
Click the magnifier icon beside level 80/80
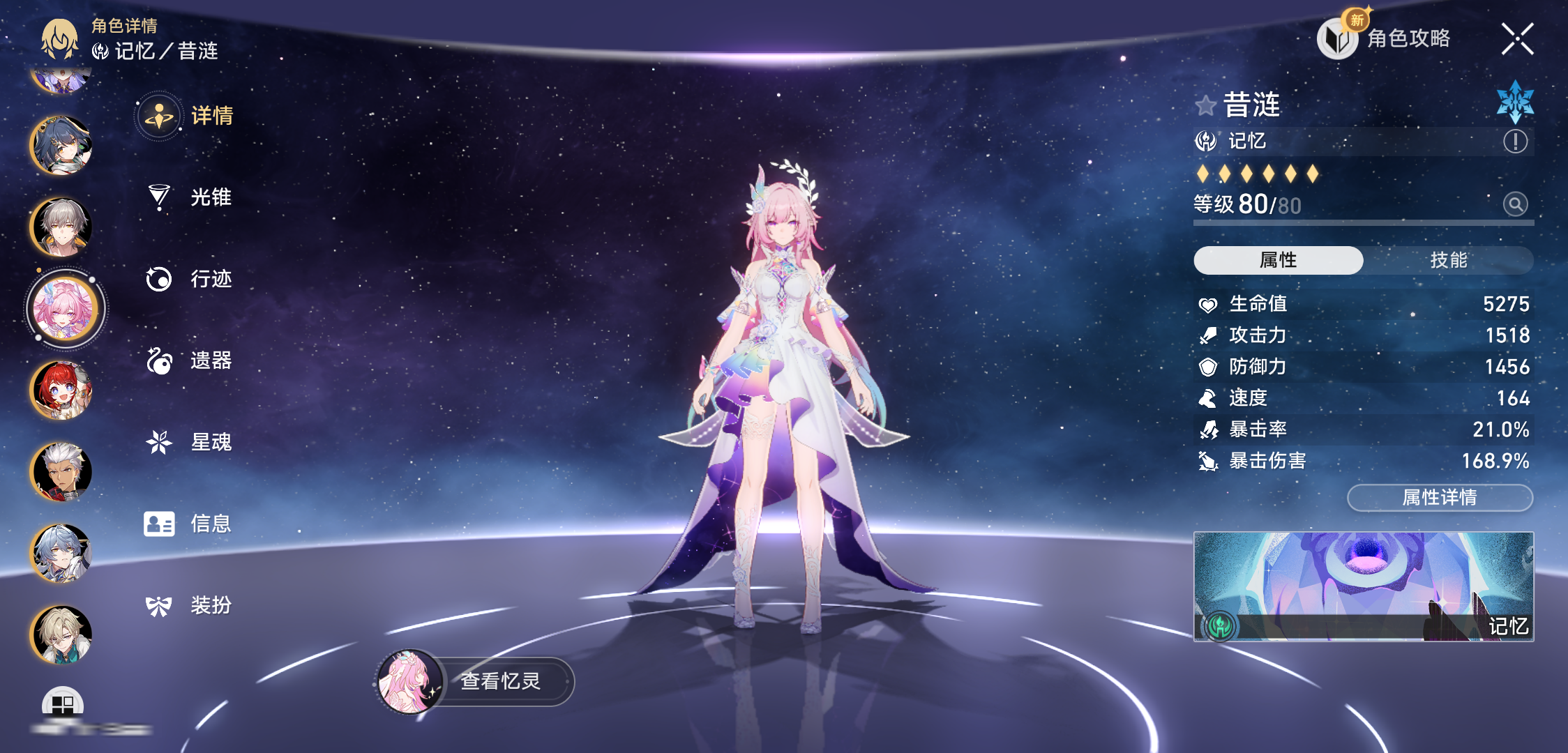1515,204
